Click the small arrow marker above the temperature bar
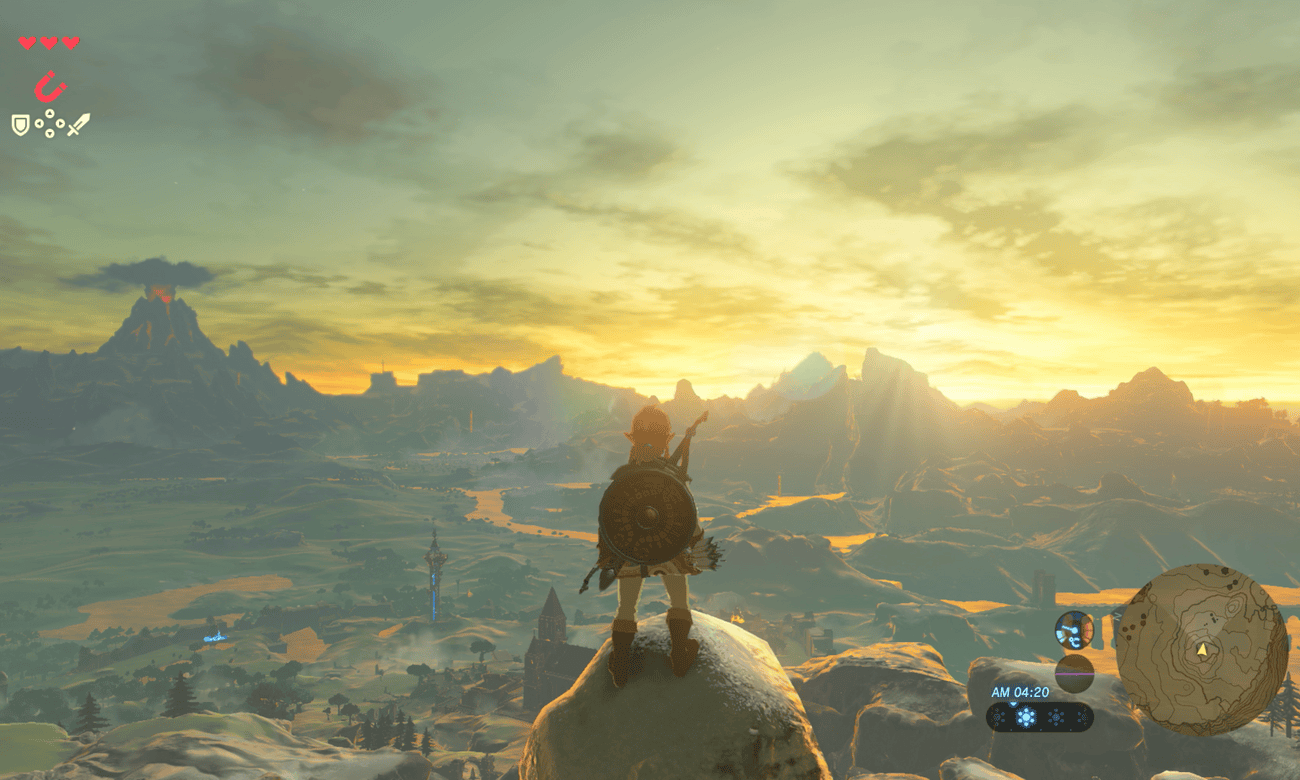 [x=1013, y=704]
